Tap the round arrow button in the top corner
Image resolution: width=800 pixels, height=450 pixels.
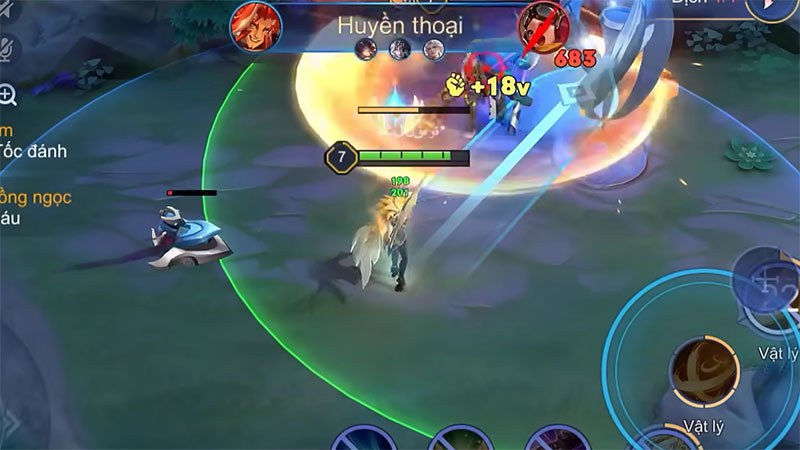click(779, 8)
